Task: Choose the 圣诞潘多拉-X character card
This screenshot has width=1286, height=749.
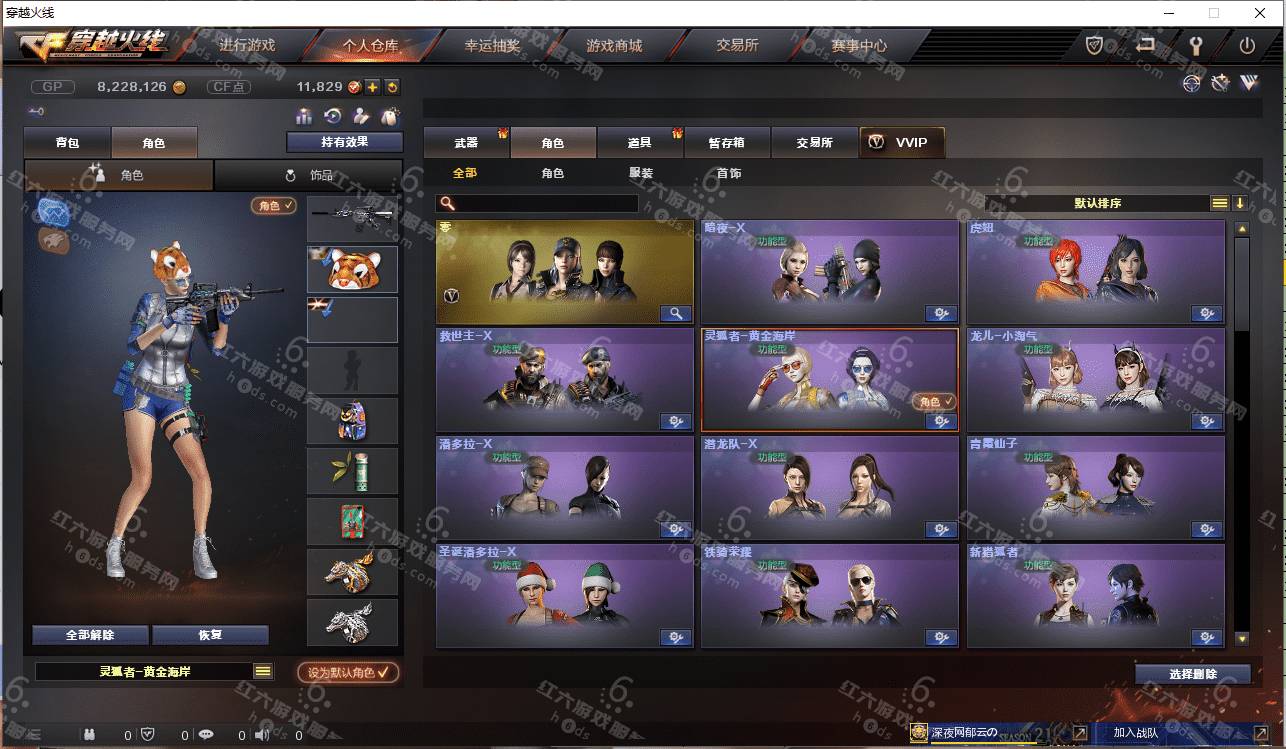Action: point(564,596)
